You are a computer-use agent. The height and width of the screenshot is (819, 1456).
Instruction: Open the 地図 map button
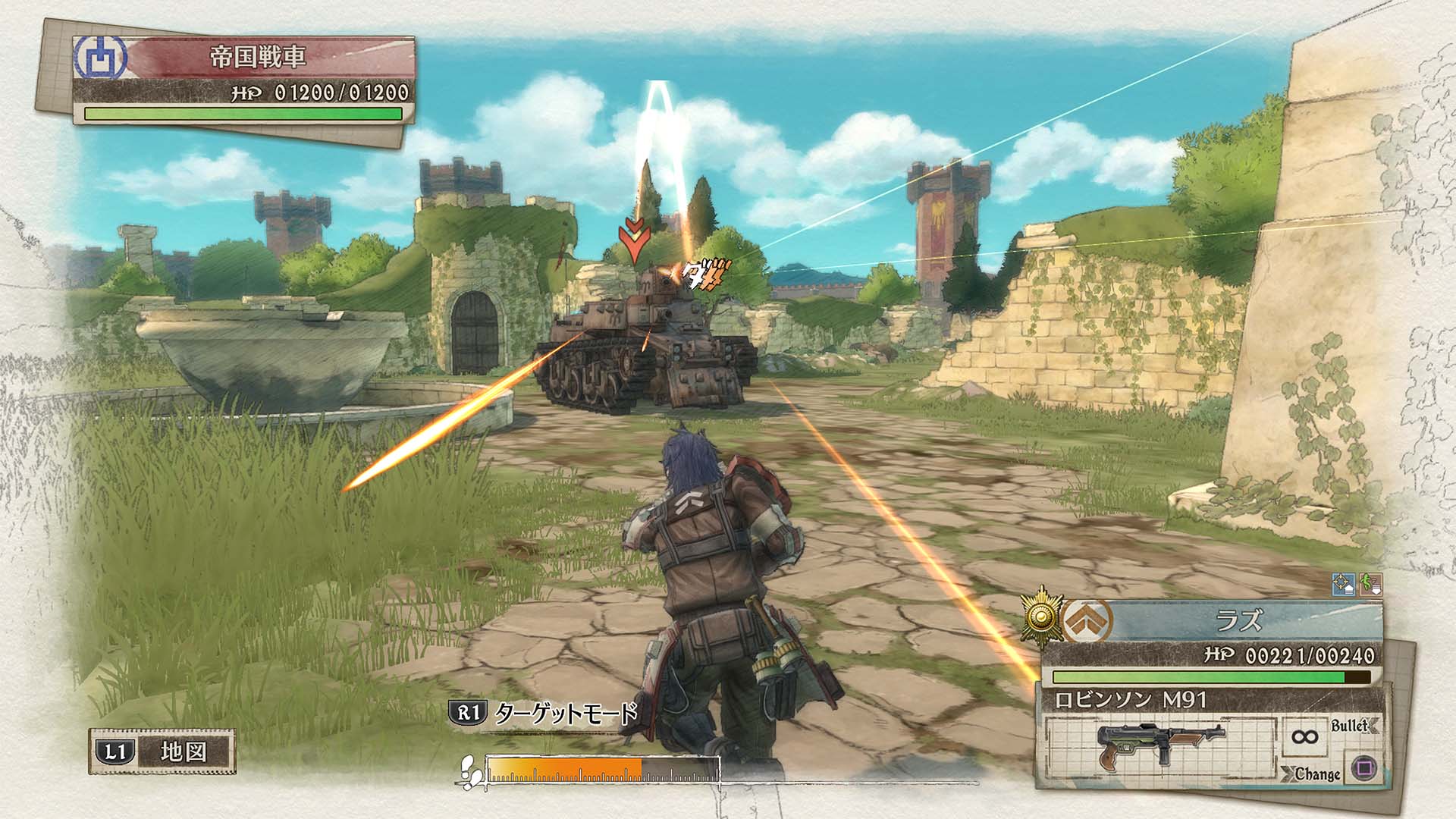coord(162,752)
